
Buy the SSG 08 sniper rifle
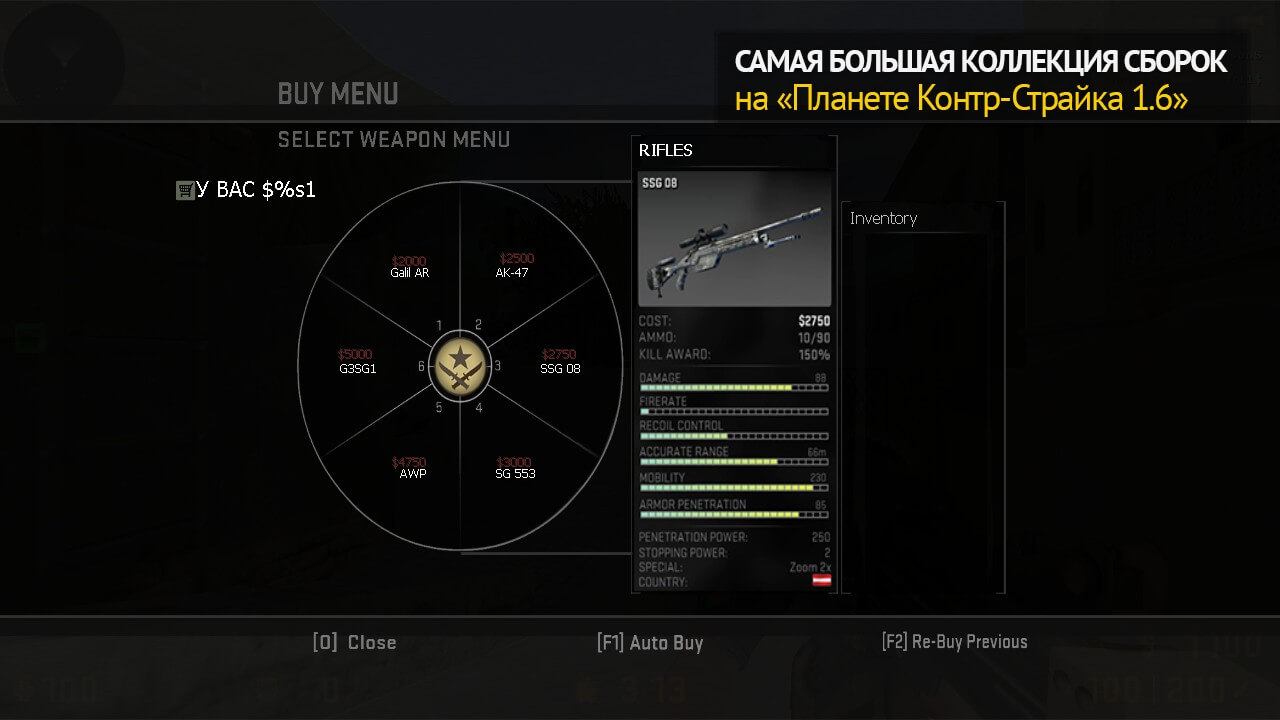coord(560,363)
